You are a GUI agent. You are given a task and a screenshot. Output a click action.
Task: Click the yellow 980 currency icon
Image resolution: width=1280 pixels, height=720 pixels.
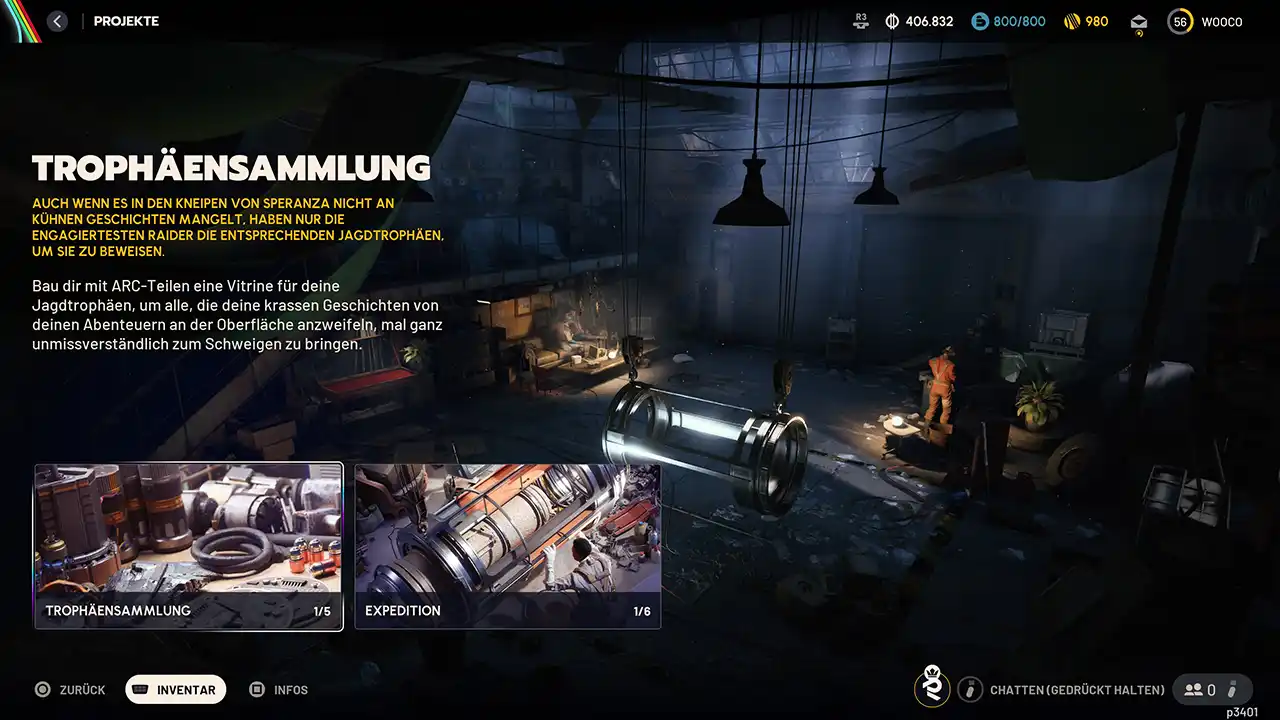(1073, 21)
